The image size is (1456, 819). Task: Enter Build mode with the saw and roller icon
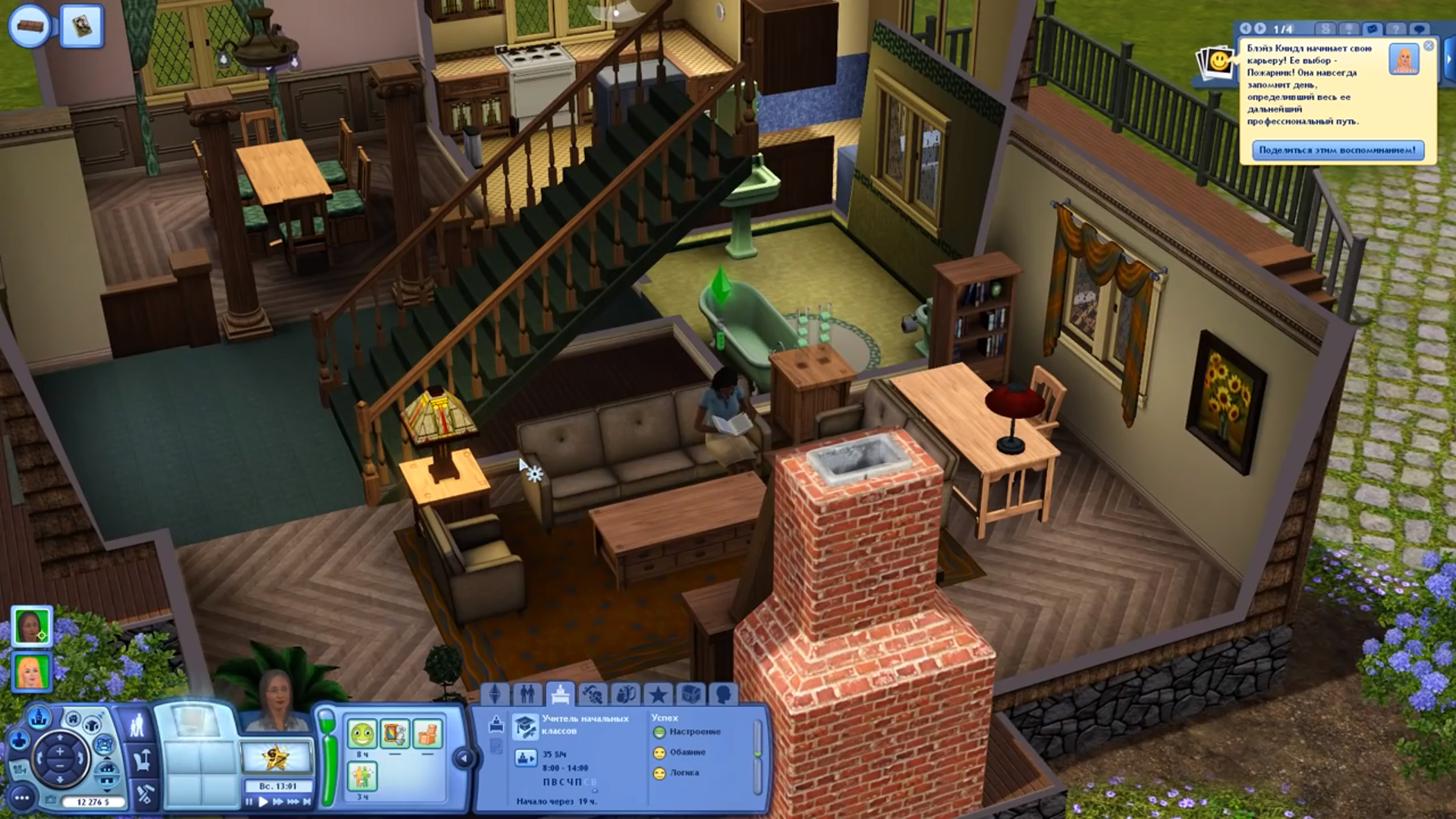click(x=144, y=793)
